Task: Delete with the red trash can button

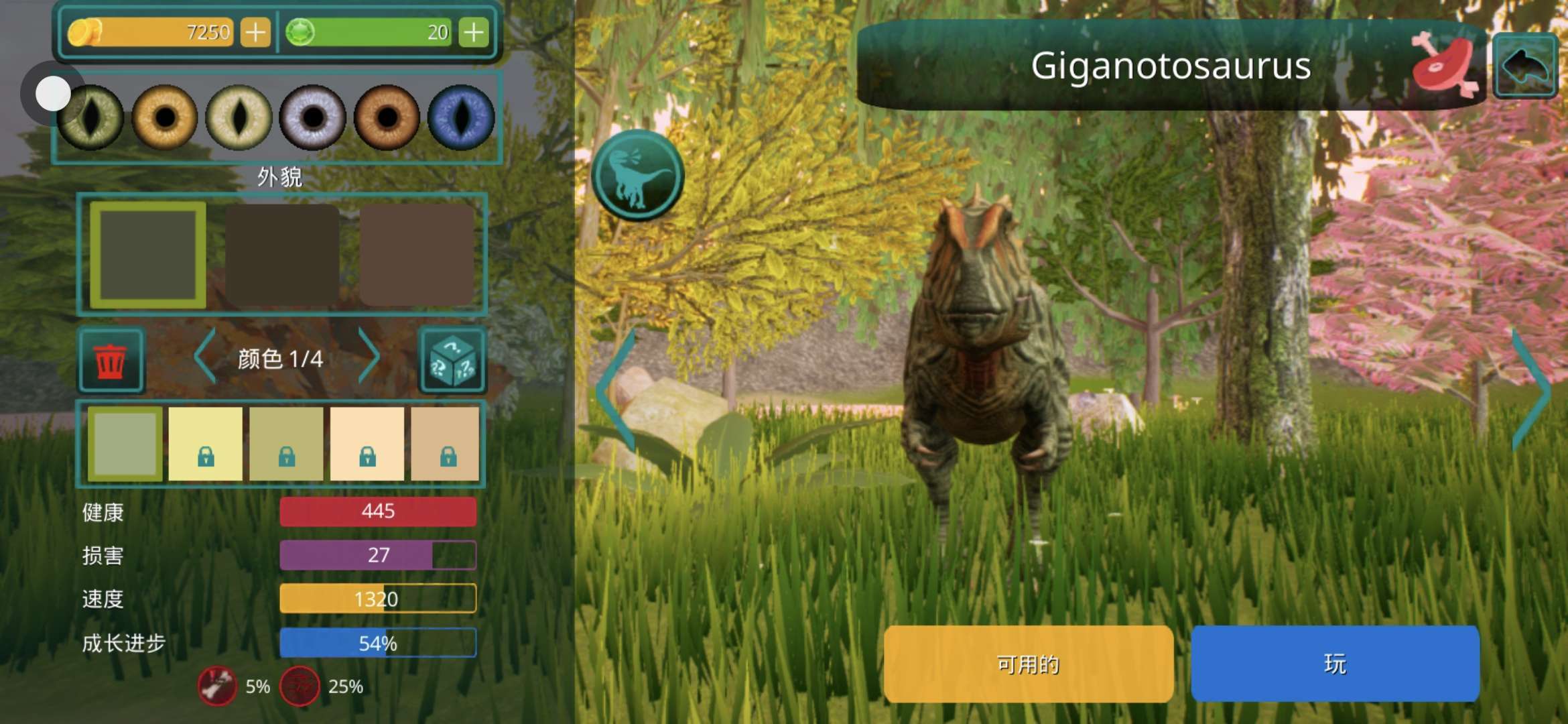Action: pyautogui.click(x=111, y=361)
